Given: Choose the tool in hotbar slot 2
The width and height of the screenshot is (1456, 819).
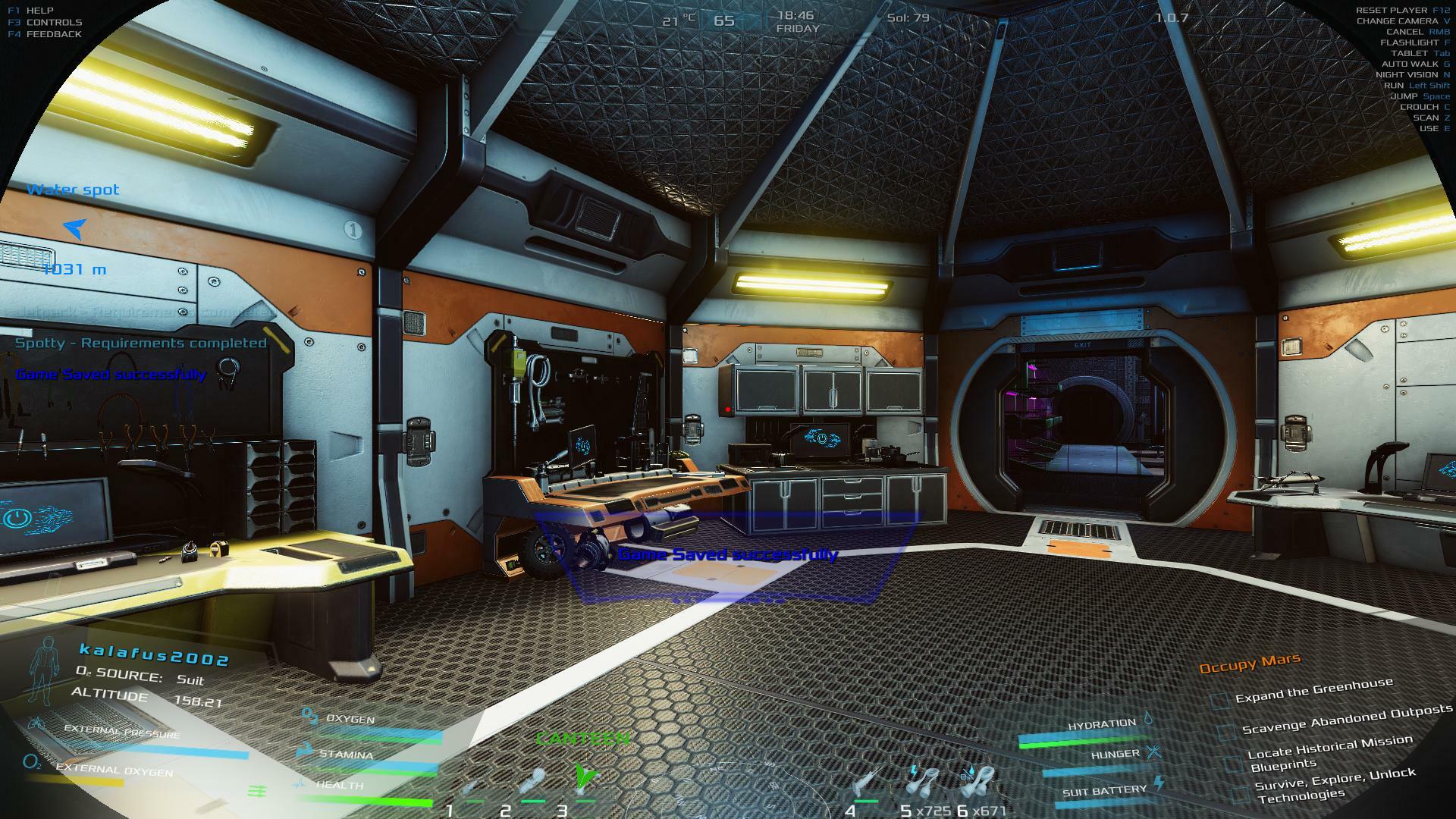Looking at the screenshot, I should click(532, 781).
